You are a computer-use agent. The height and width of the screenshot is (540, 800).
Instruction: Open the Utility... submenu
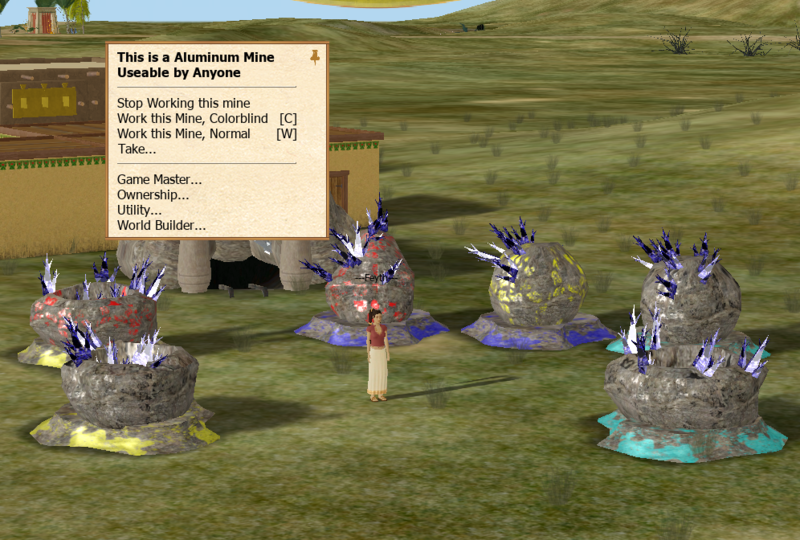(x=139, y=210)
